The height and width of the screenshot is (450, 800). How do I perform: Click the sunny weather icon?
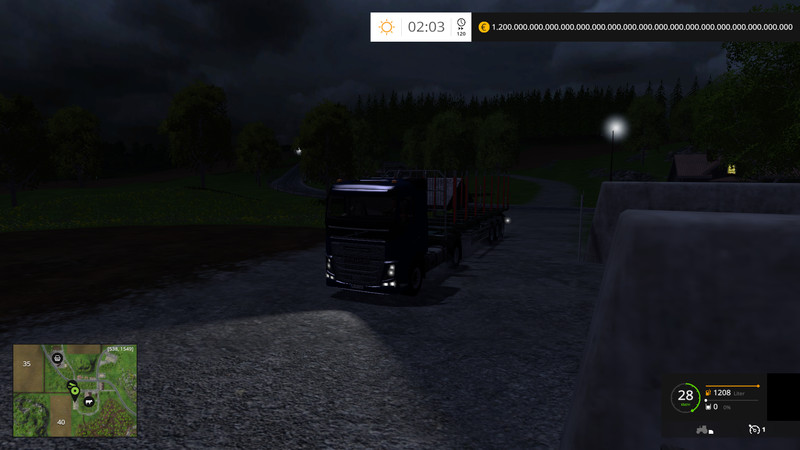(386, 27)
